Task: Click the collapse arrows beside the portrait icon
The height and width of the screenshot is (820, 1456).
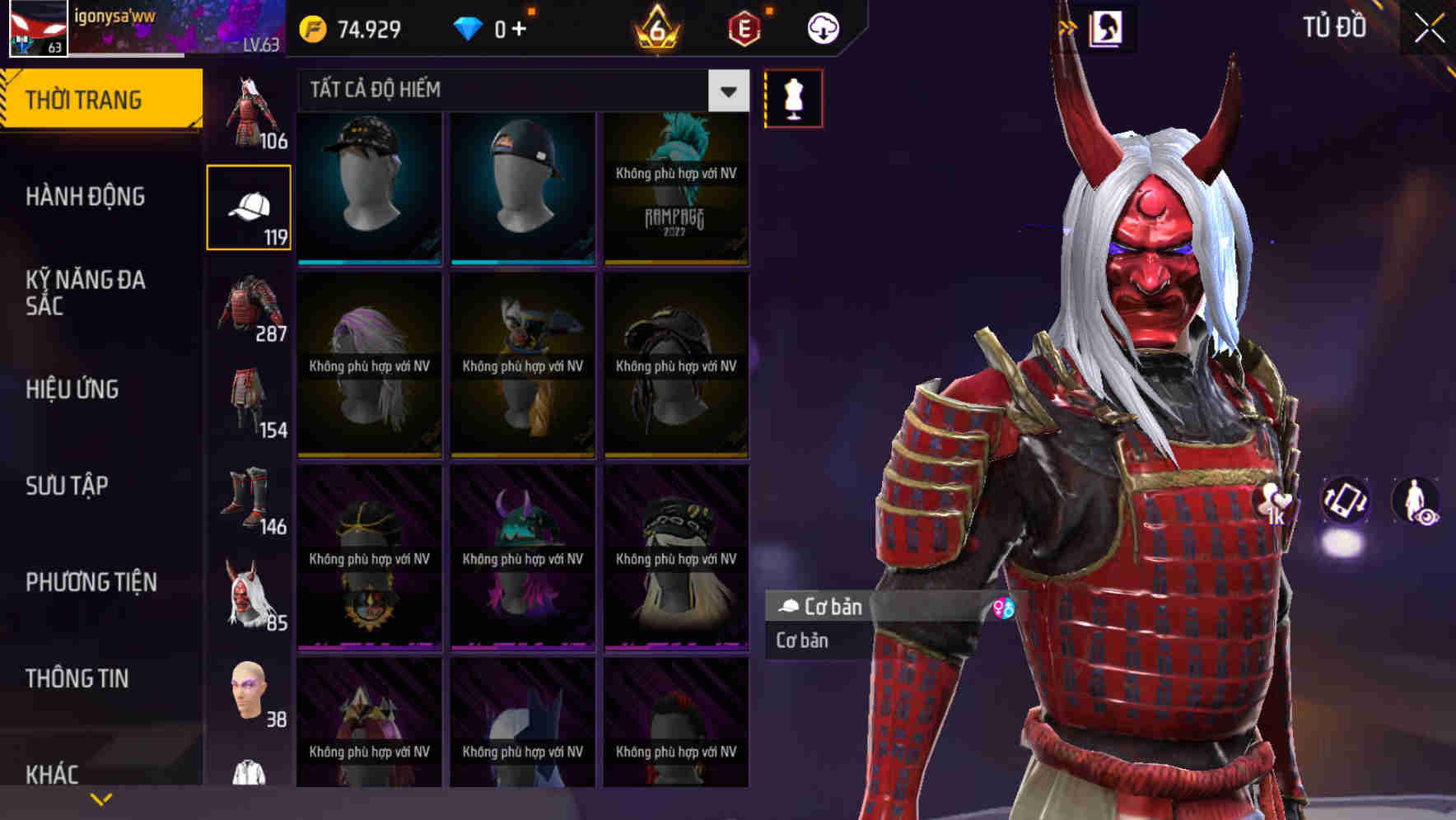Action: (x=1068, y=26)
